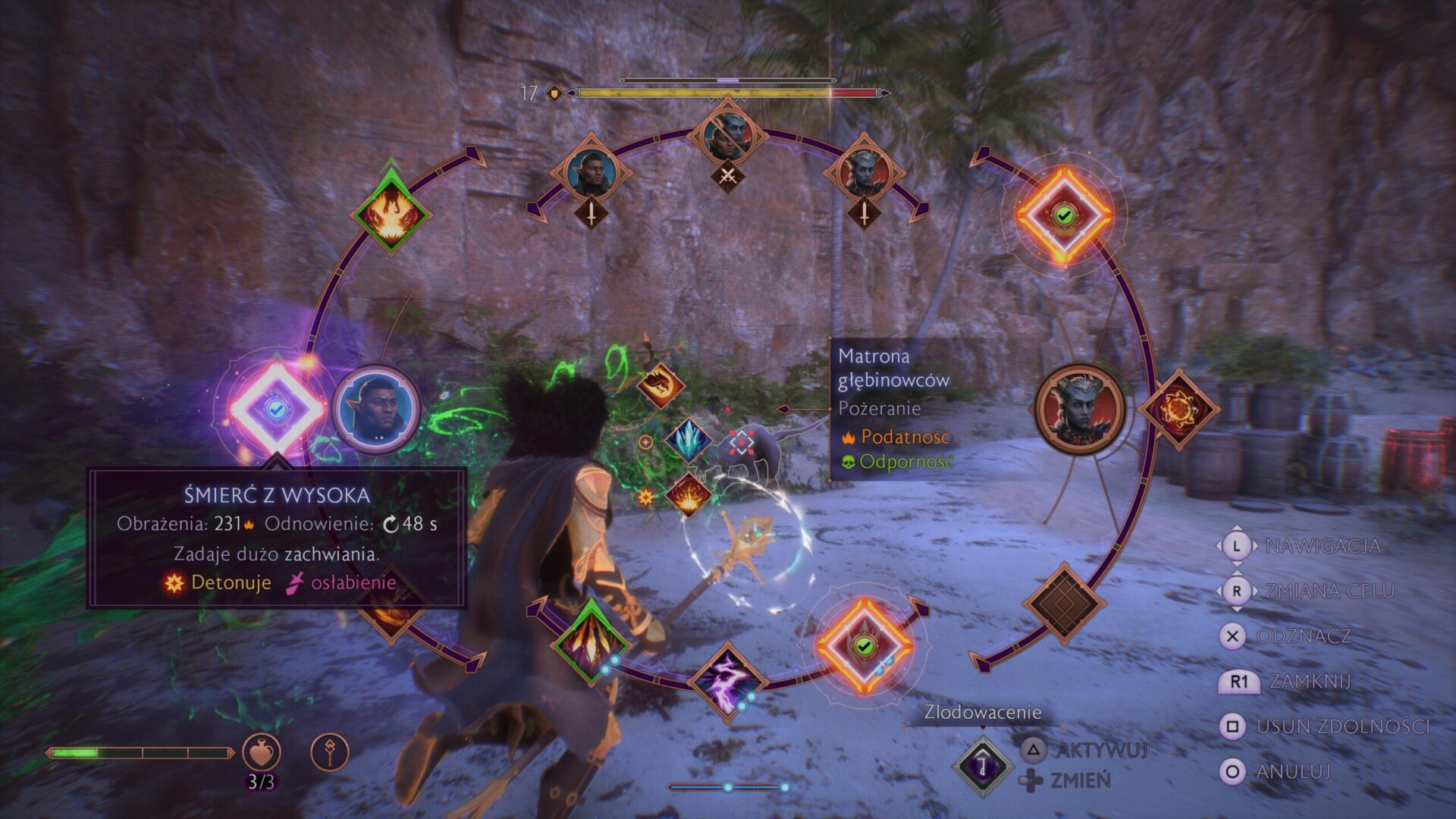
Task: Choose the highlighted Śmierć z wysoka ability
Action: click(276, 409)
